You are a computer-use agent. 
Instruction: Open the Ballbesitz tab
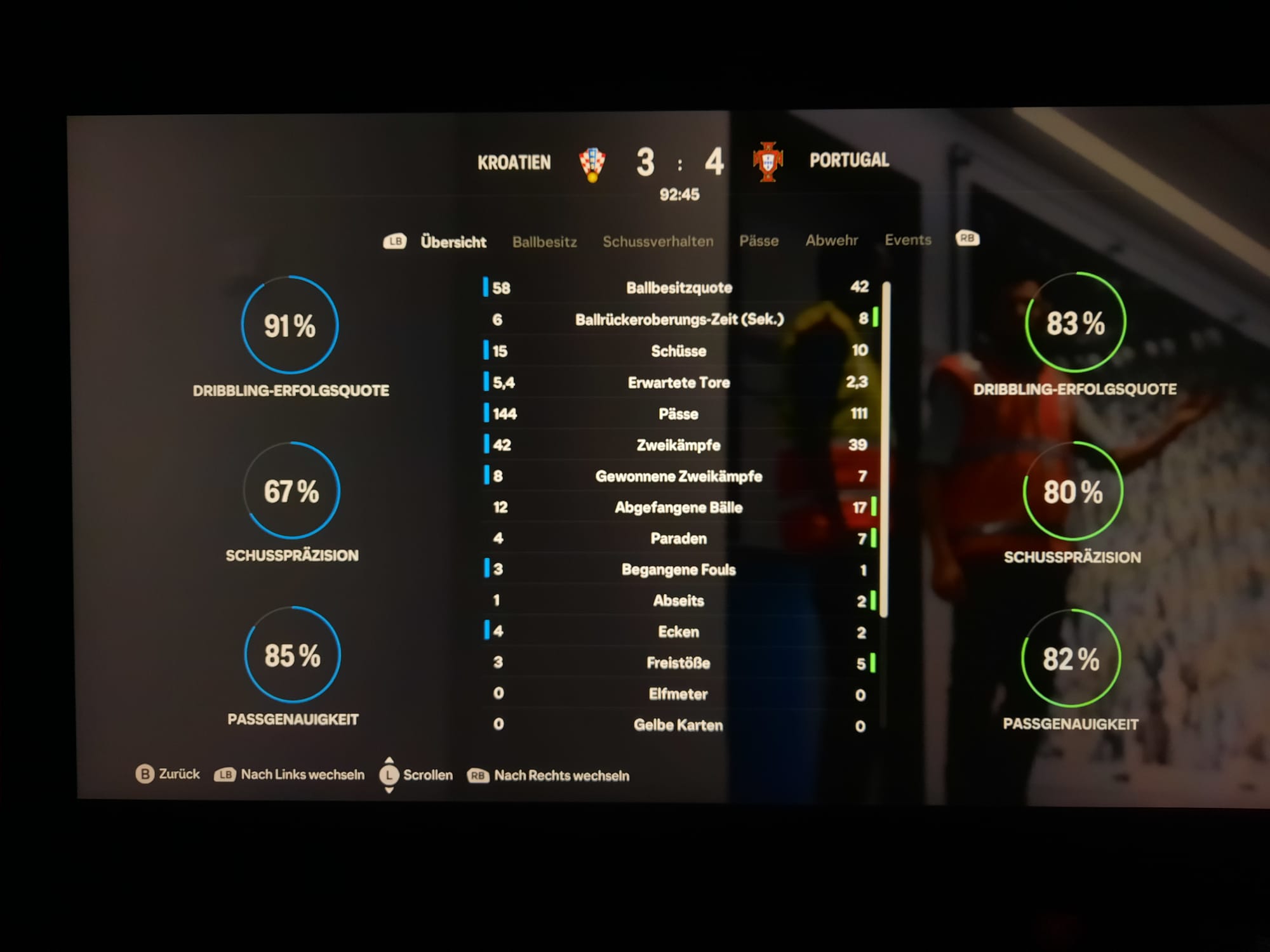click(x=544, y=242)
